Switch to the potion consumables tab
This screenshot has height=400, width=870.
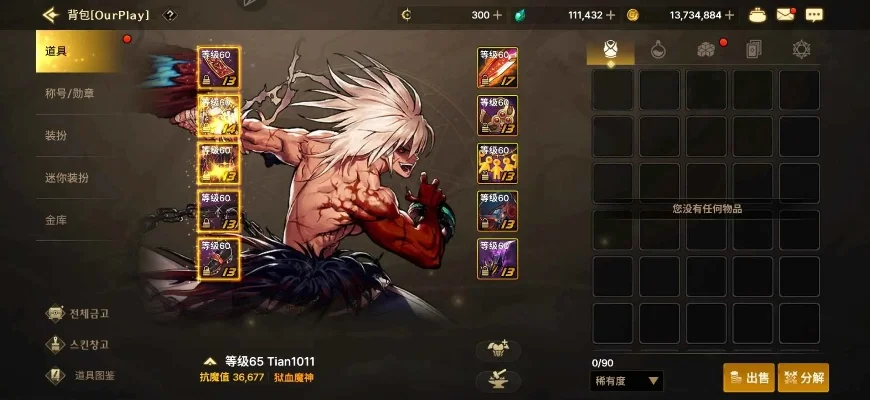coord(658,49)
